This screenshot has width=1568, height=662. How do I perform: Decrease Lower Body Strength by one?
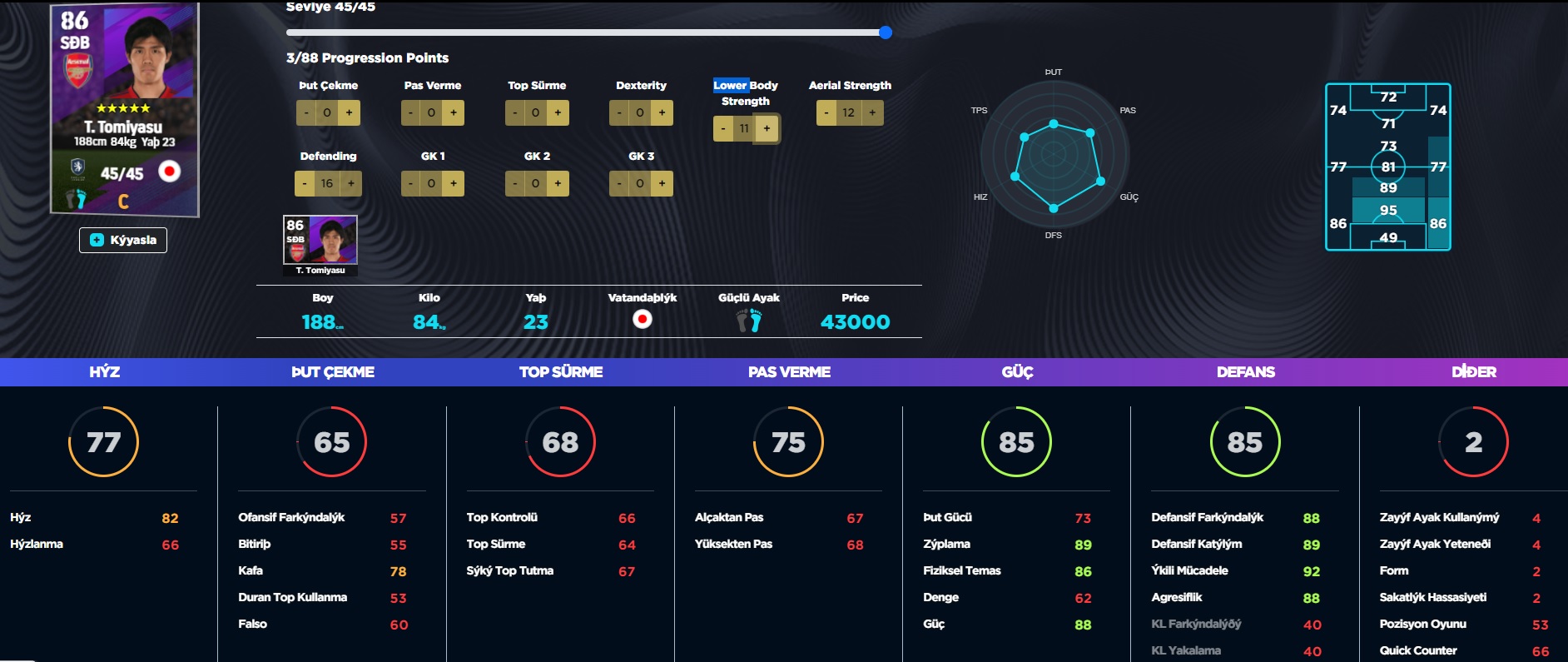tap(723, 128)
